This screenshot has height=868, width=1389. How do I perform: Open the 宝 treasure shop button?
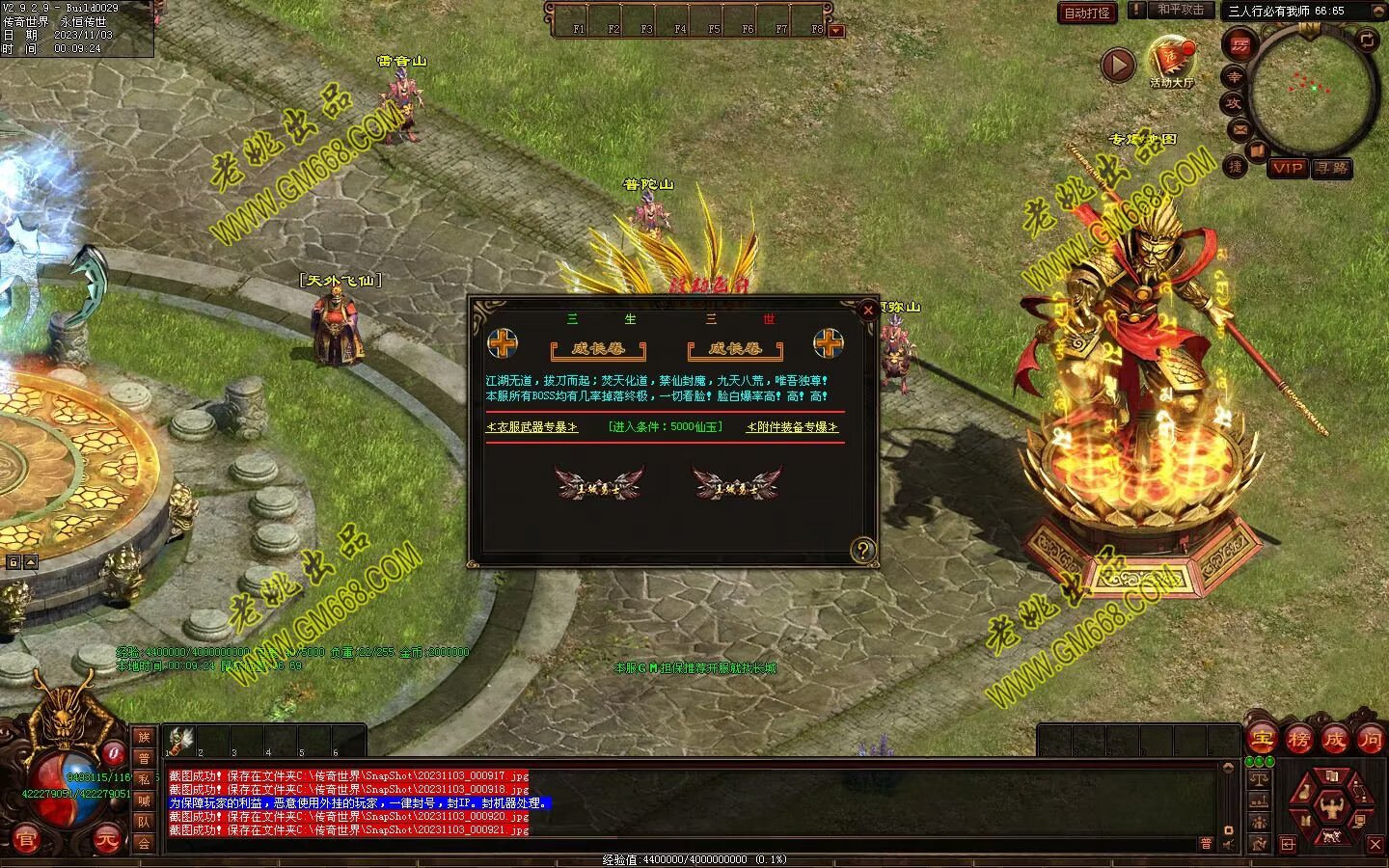pyautogui.click(x=1262, y=740)
